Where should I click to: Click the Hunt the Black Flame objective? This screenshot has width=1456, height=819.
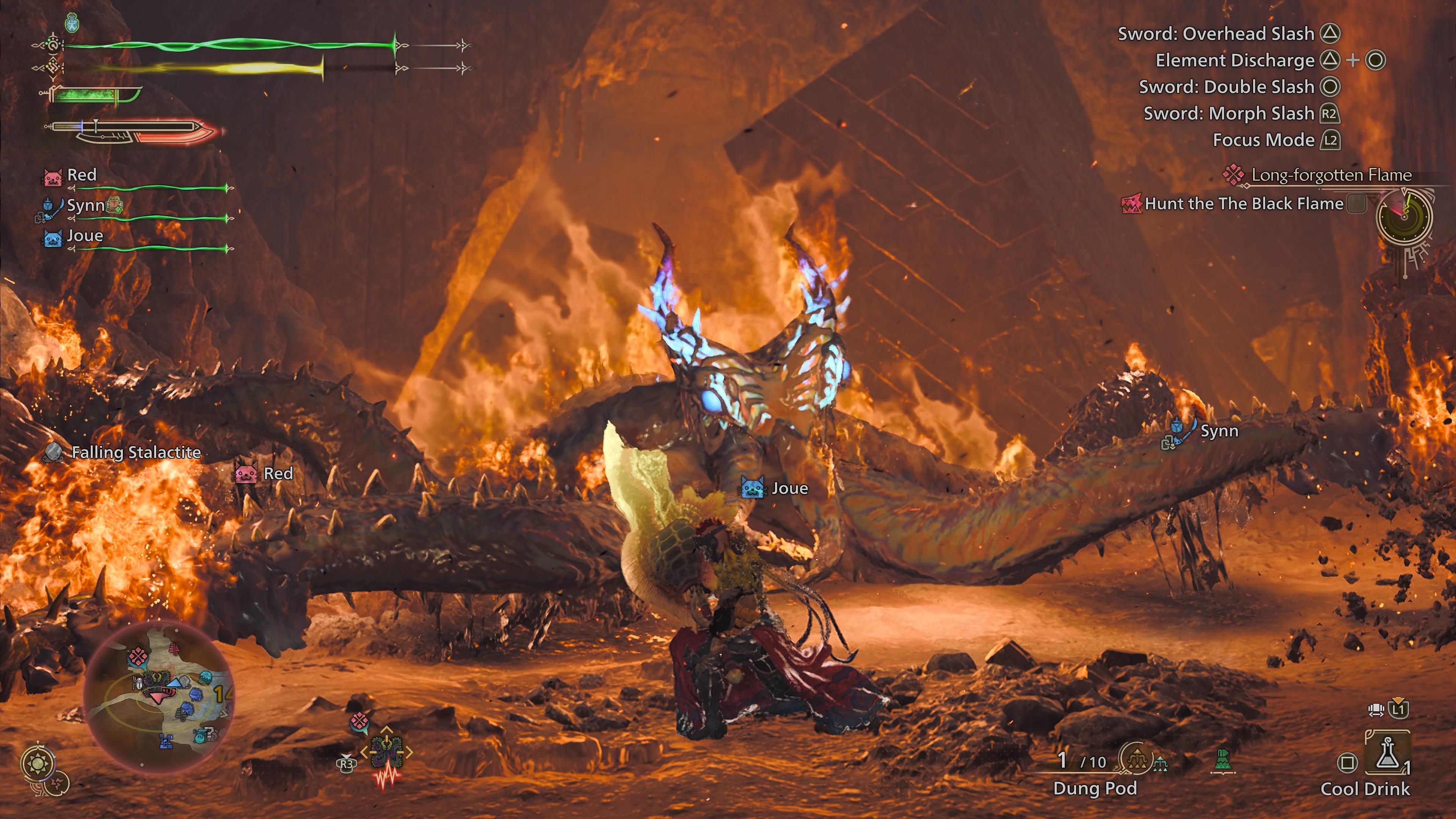click(1243, 204)
